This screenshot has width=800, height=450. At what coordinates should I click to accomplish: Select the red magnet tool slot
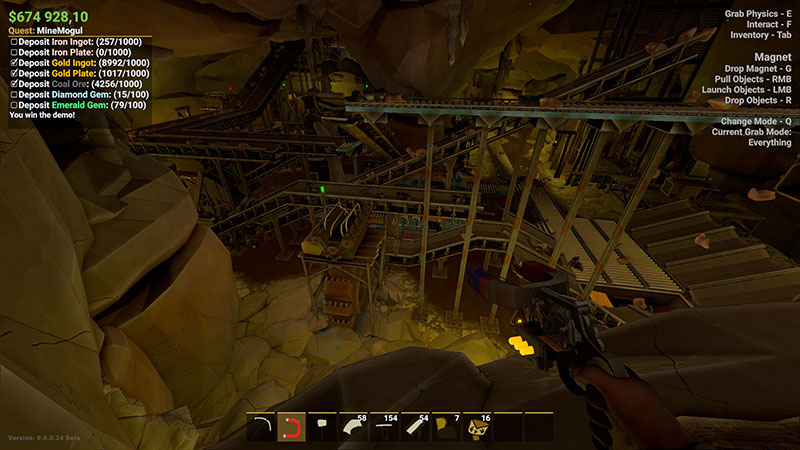tap(292, 428)
